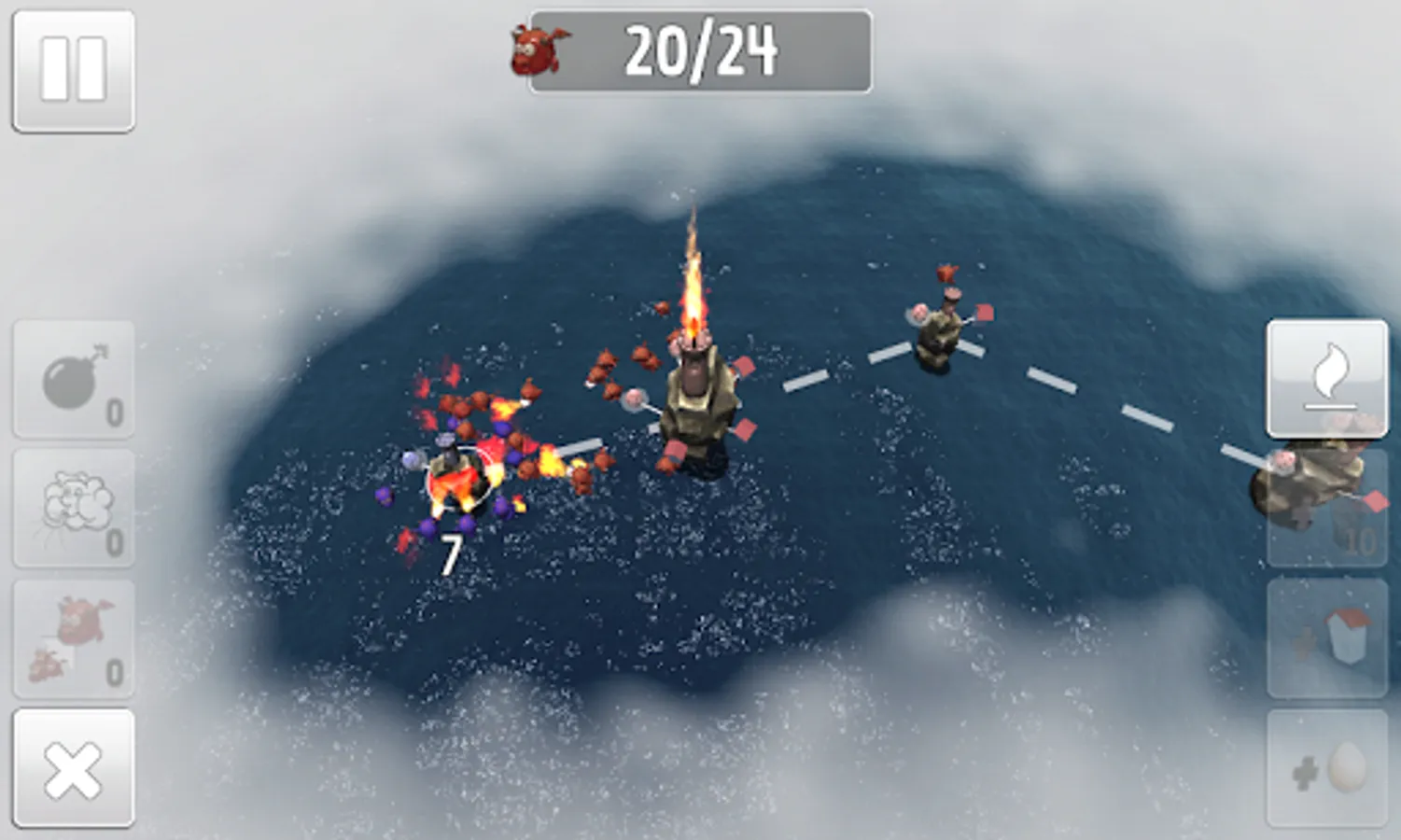
Task: Click the circled pig target near the fire fight
Action: (x=459, y=478)
